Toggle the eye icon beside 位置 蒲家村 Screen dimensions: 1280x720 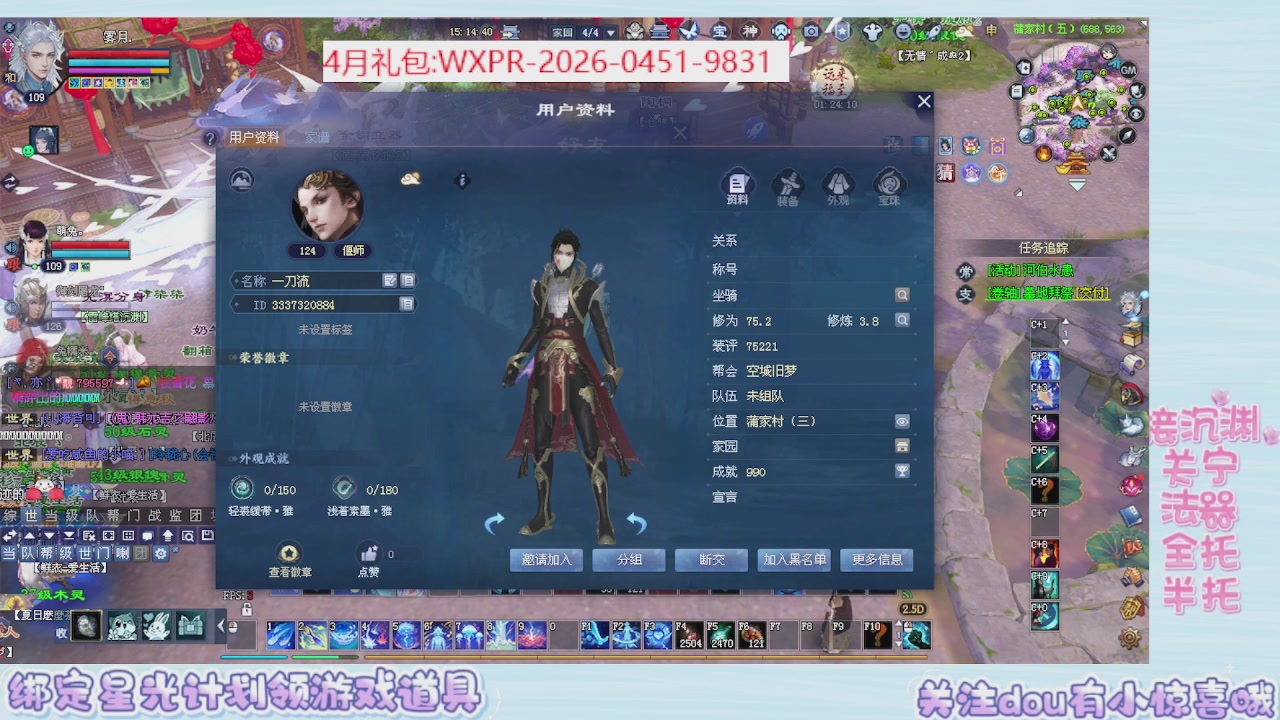click(902, 421)
